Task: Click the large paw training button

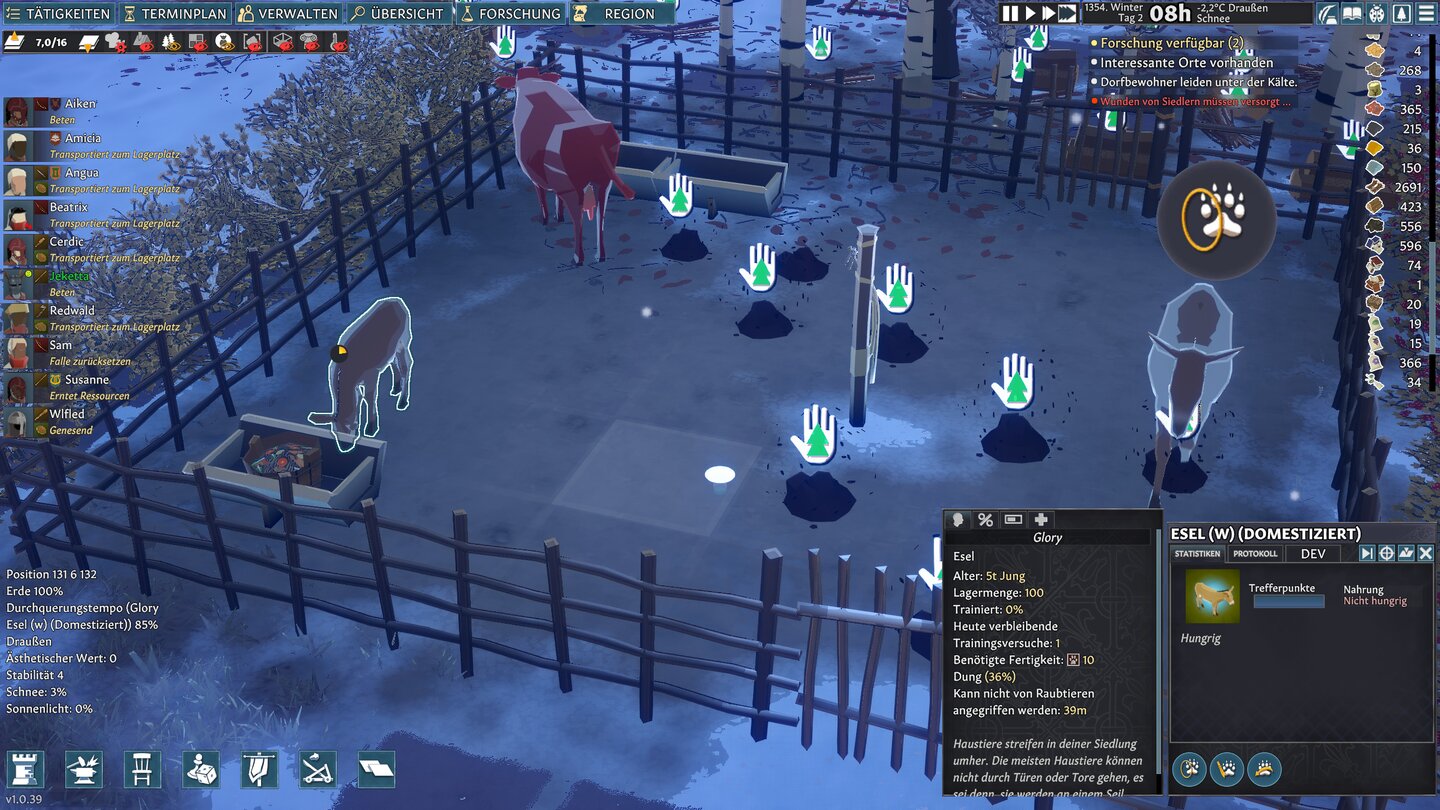Action: click(1216, 218)
